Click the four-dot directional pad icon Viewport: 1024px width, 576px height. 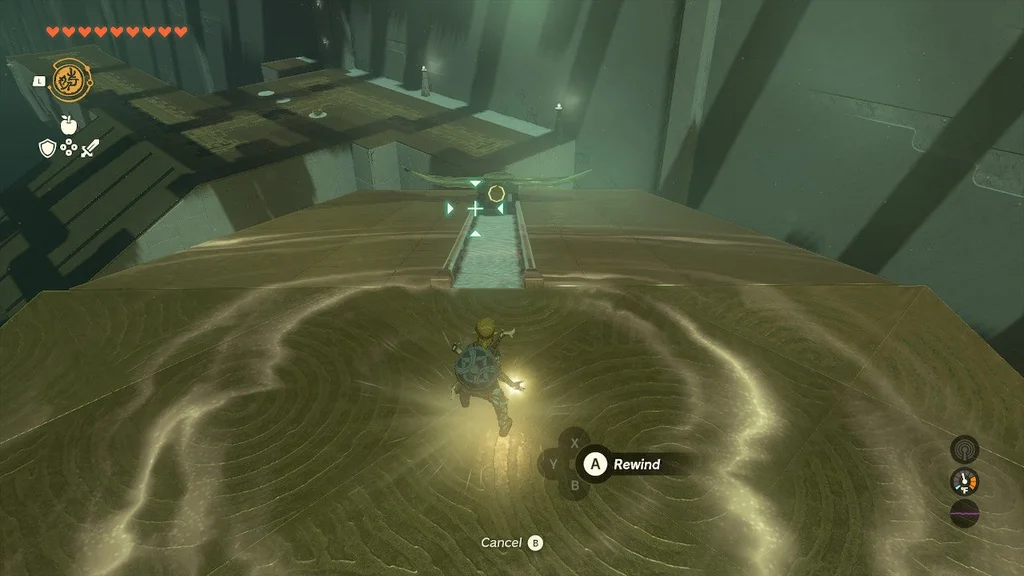[x=68, y=148]
